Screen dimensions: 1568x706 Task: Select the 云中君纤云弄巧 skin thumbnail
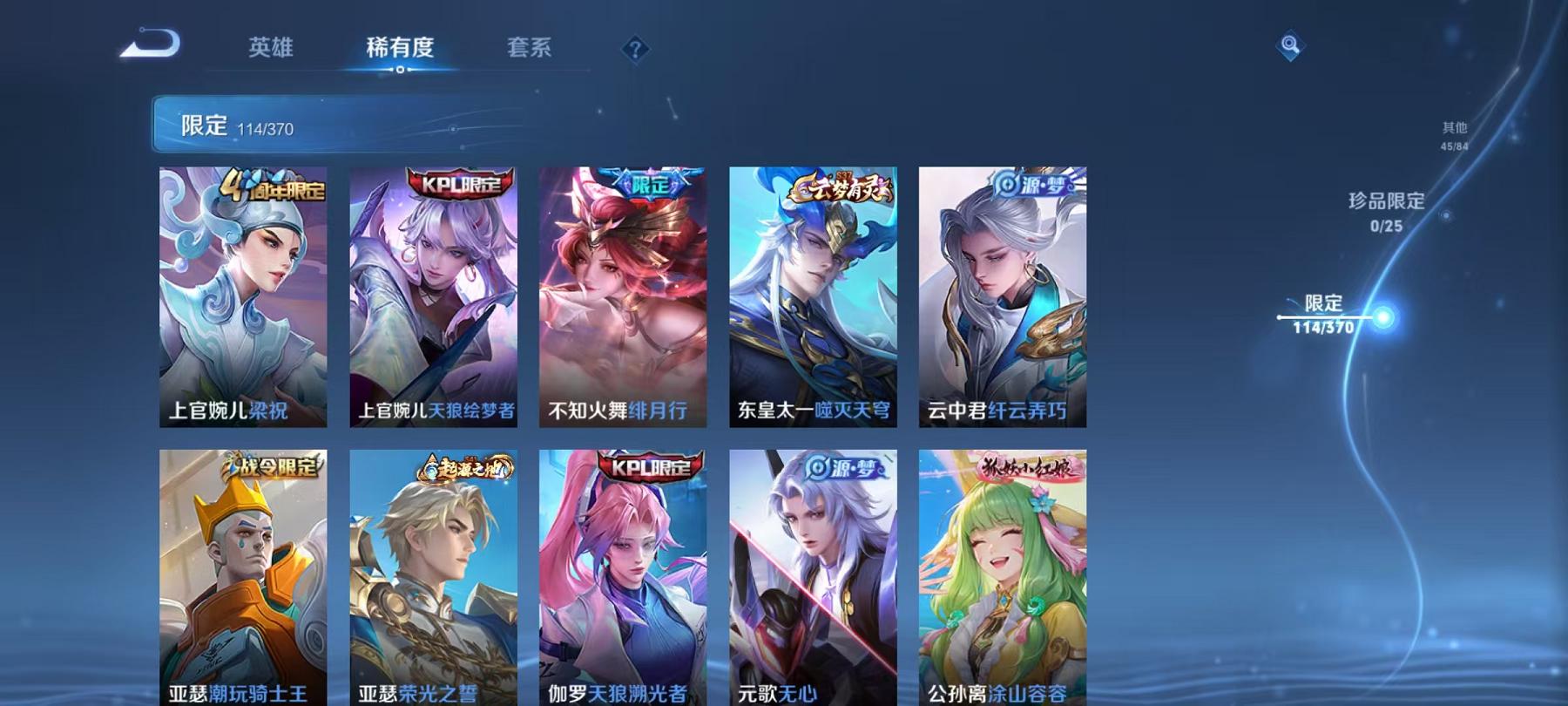point(1002,296)
